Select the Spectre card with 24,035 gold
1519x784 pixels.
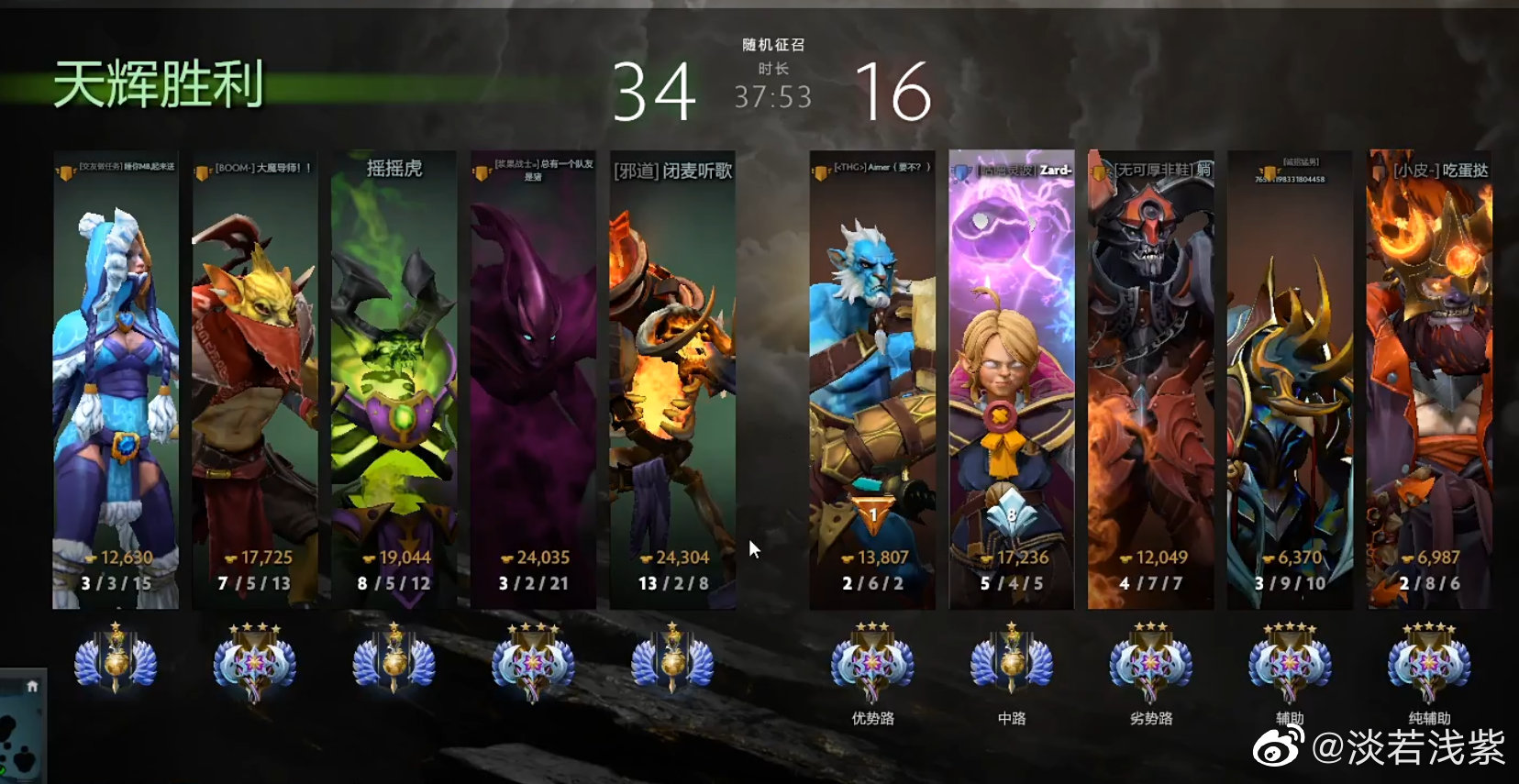[533, 380]
